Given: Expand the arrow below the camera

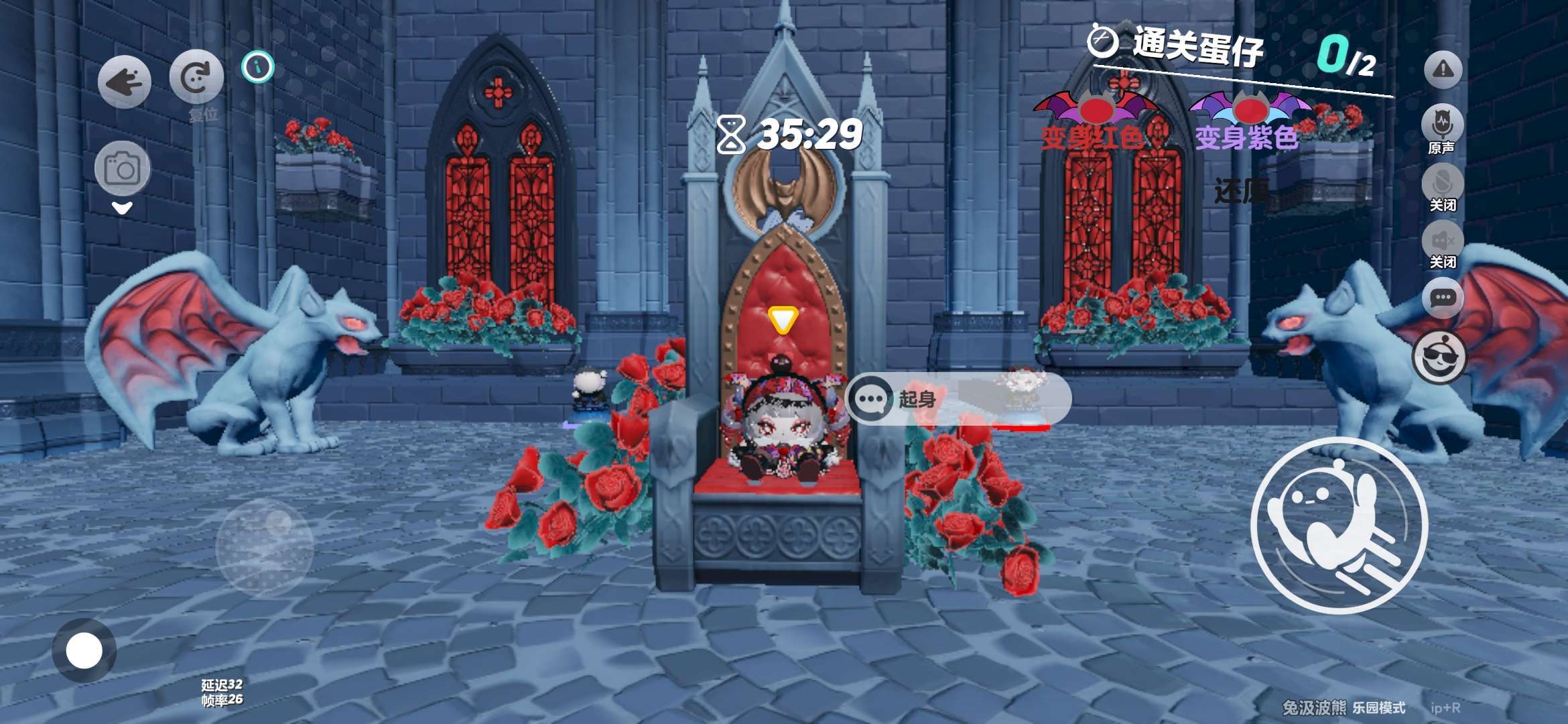Looking at the screenshot, I should (122, 208).
